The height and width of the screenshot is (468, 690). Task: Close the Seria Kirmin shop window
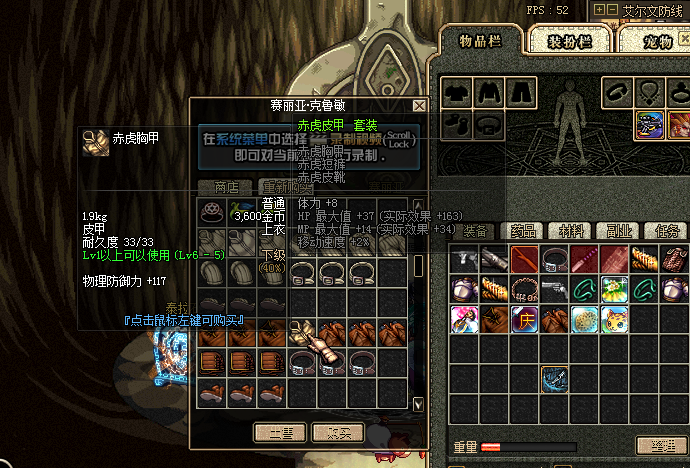(419, 105)
